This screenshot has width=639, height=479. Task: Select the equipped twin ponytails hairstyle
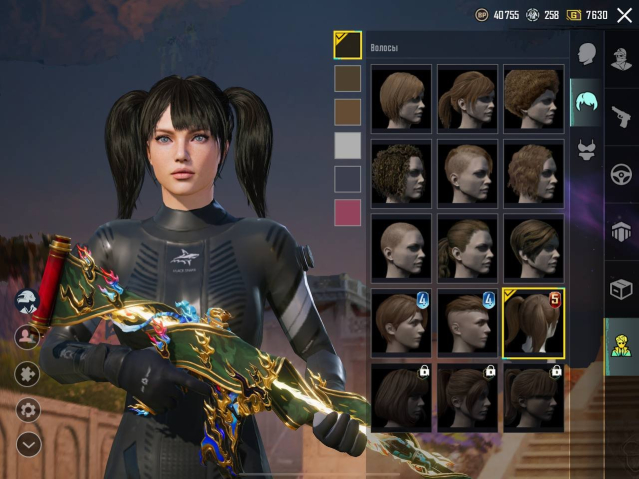click(532, 323)
